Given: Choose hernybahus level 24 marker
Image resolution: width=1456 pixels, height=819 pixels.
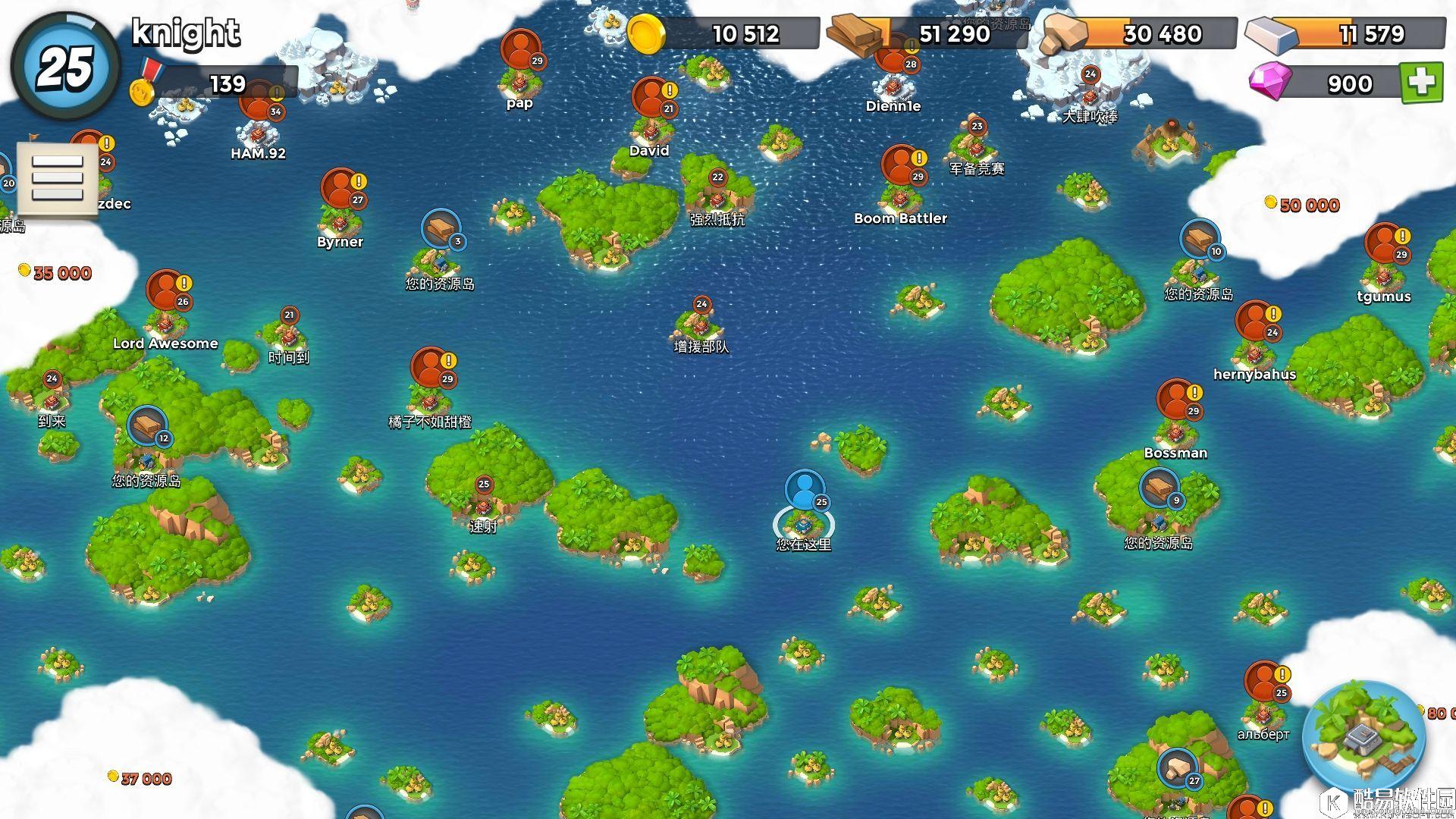Looking at the screenshot, I should pyautogui.click(x=1255, y=322).
